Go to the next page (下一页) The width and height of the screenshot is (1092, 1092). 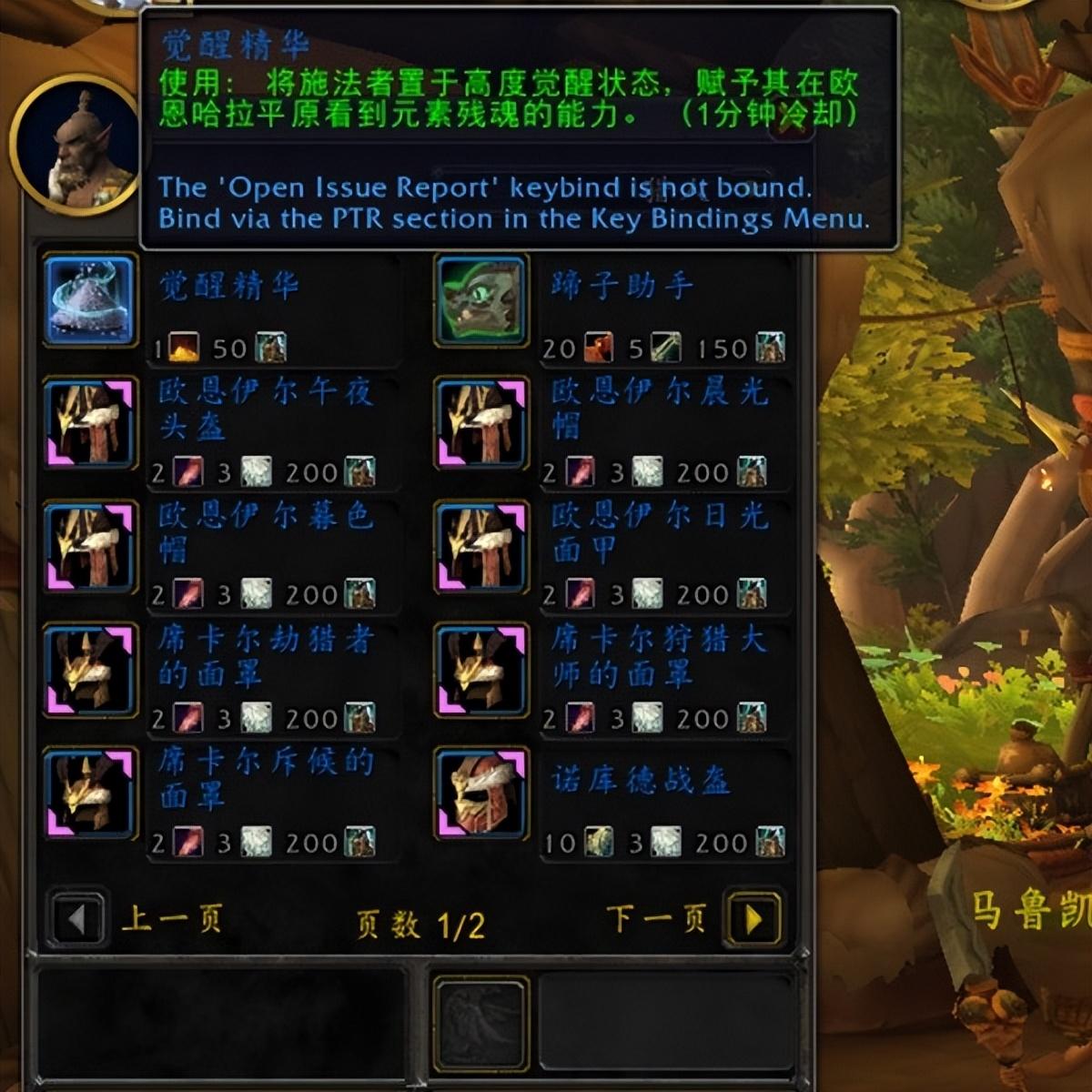(753, 920)
